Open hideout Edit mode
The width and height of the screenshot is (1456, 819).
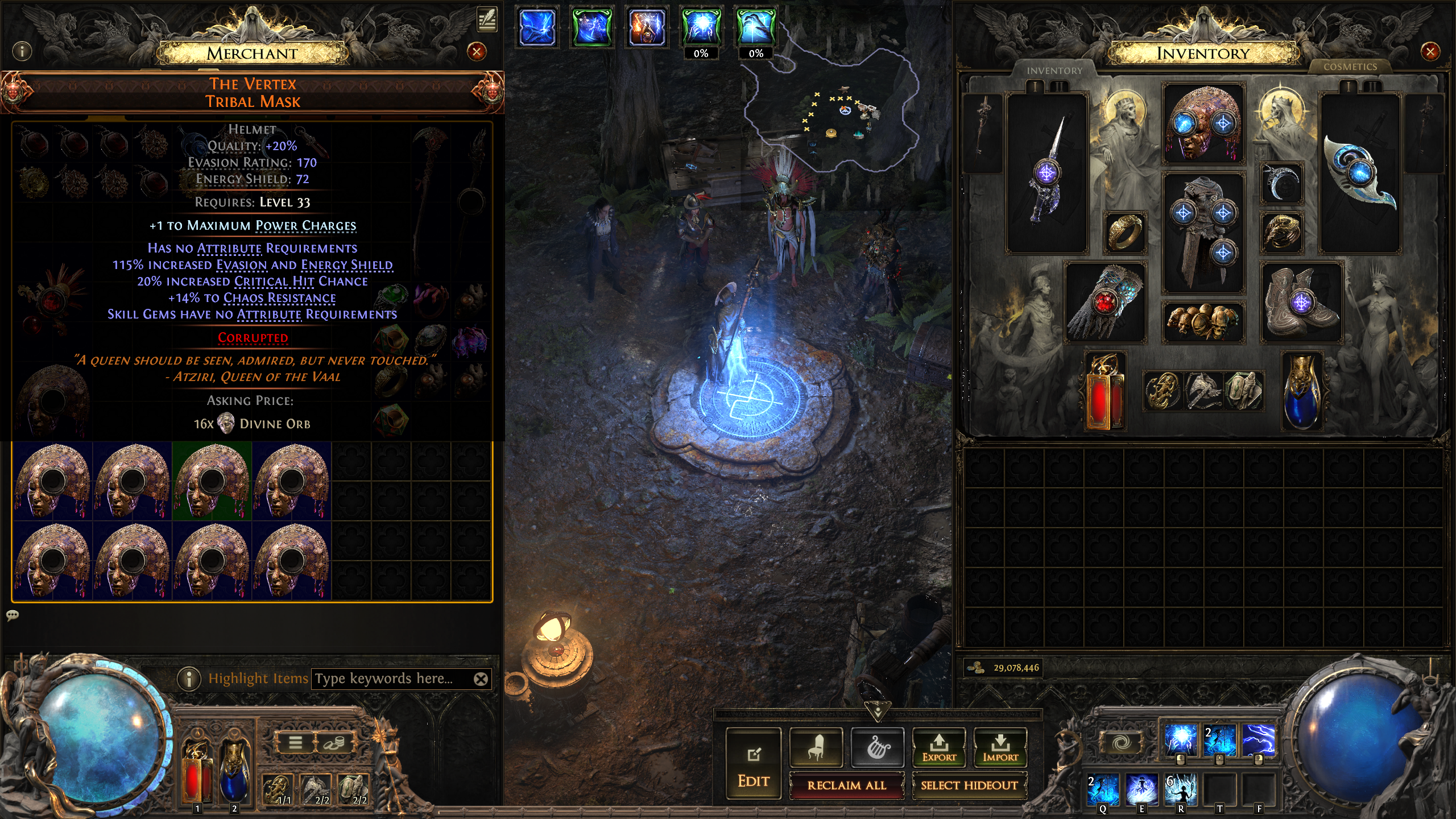753,764
